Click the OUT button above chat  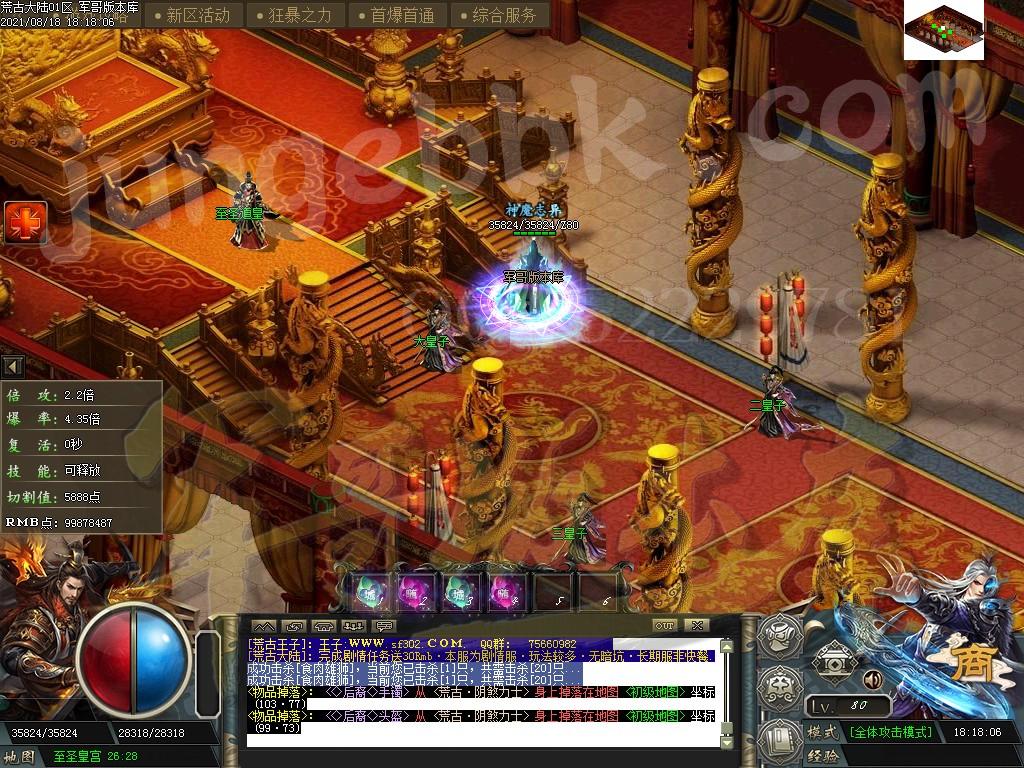pyautogui.click(x=664, y=626)
